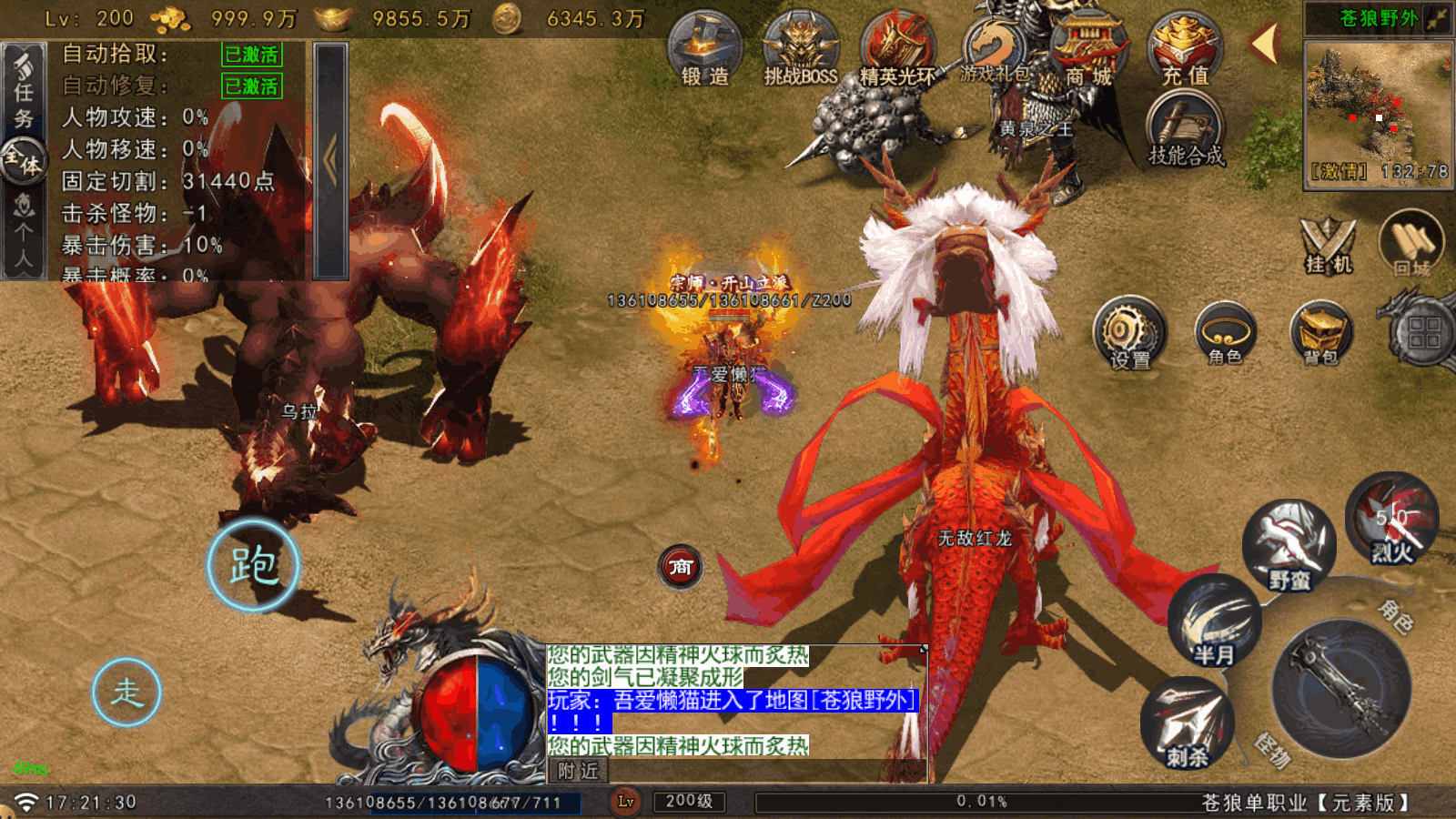Open the 精英光环 elite aura icon
Screen dimensions: 1456x819
898,49
